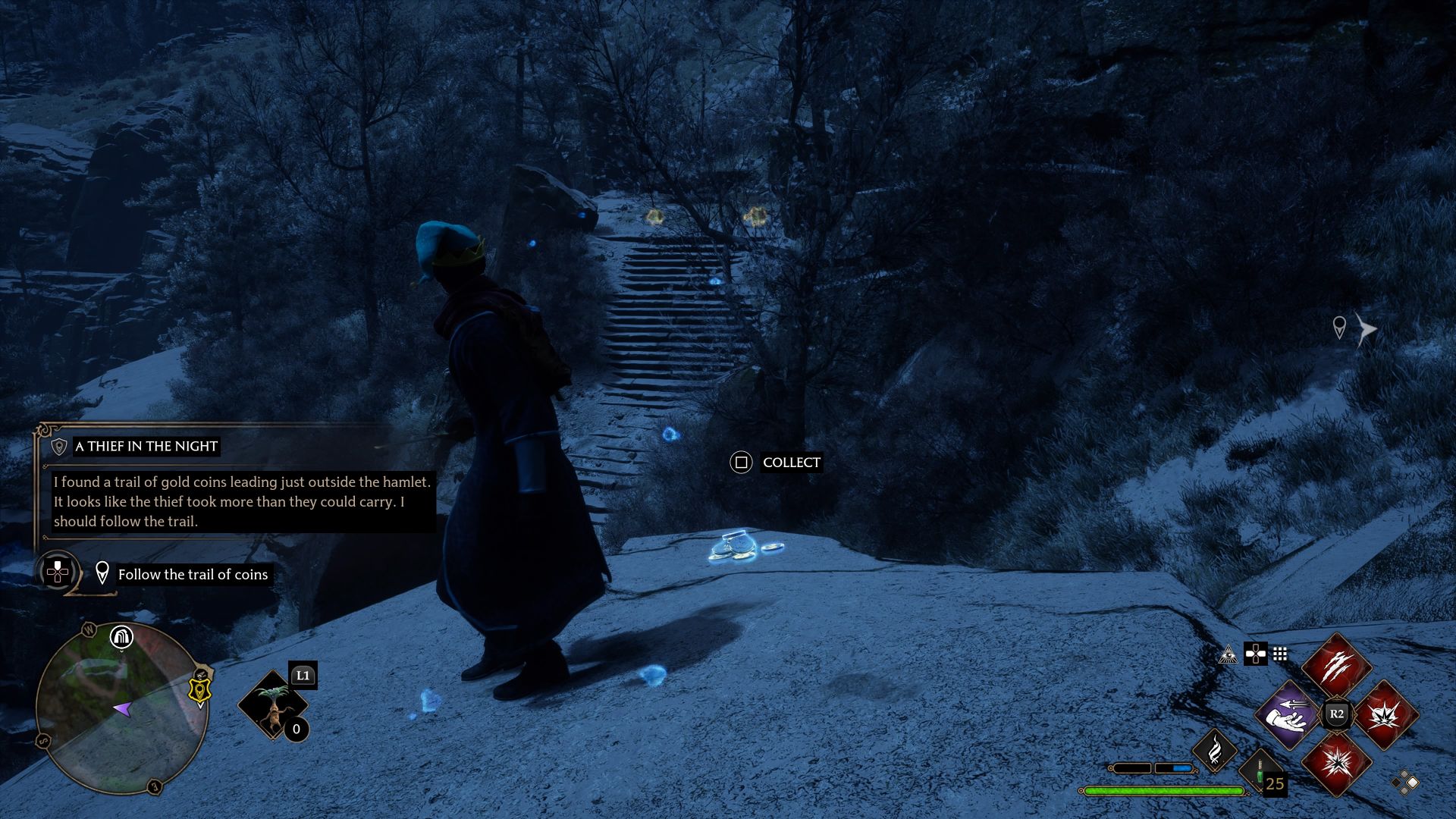Choose the starburst spell in the bottom slot
This screenshot has width=1456, height=819.
(x=1336, y=762)
